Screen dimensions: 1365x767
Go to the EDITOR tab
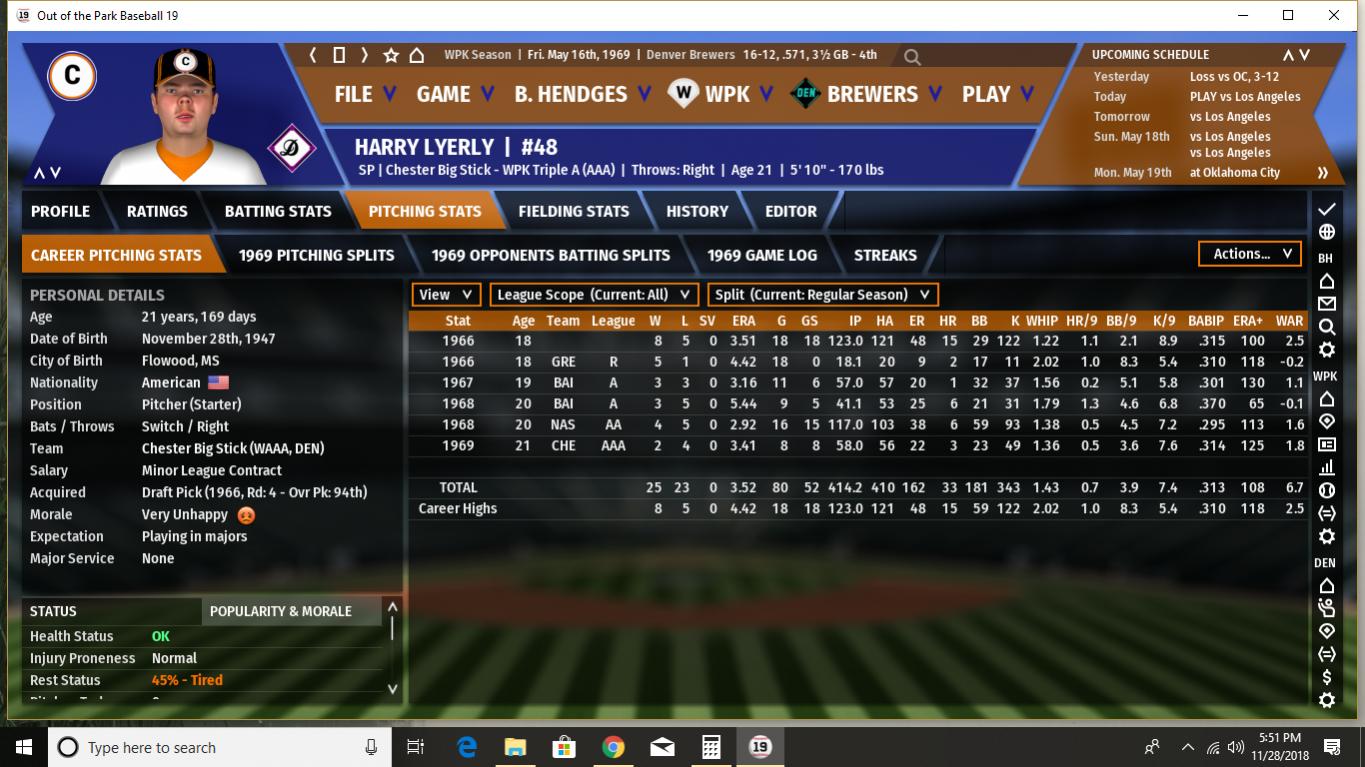tap(791, 211)
